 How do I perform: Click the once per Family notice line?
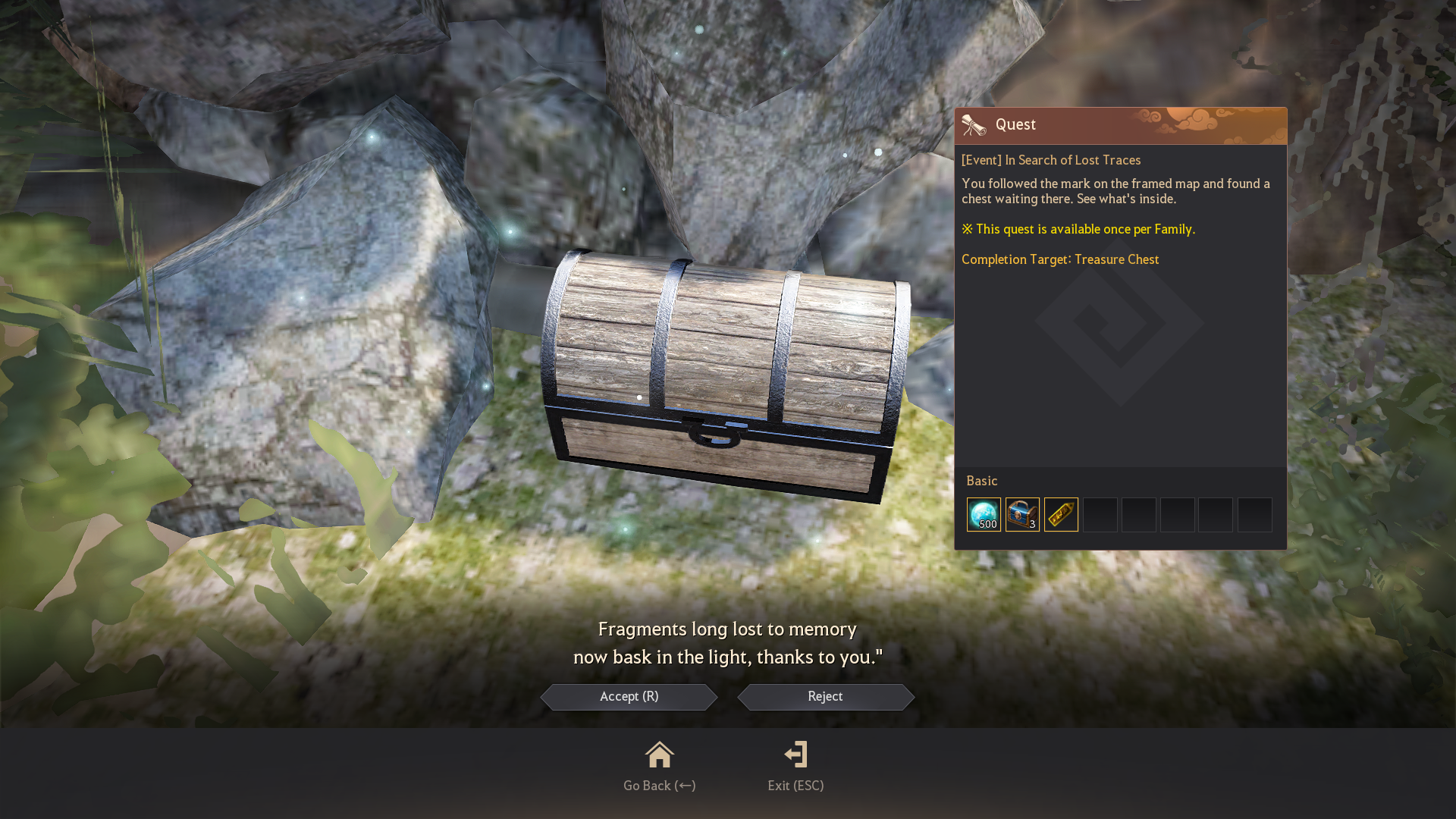tap(1078, 229)
